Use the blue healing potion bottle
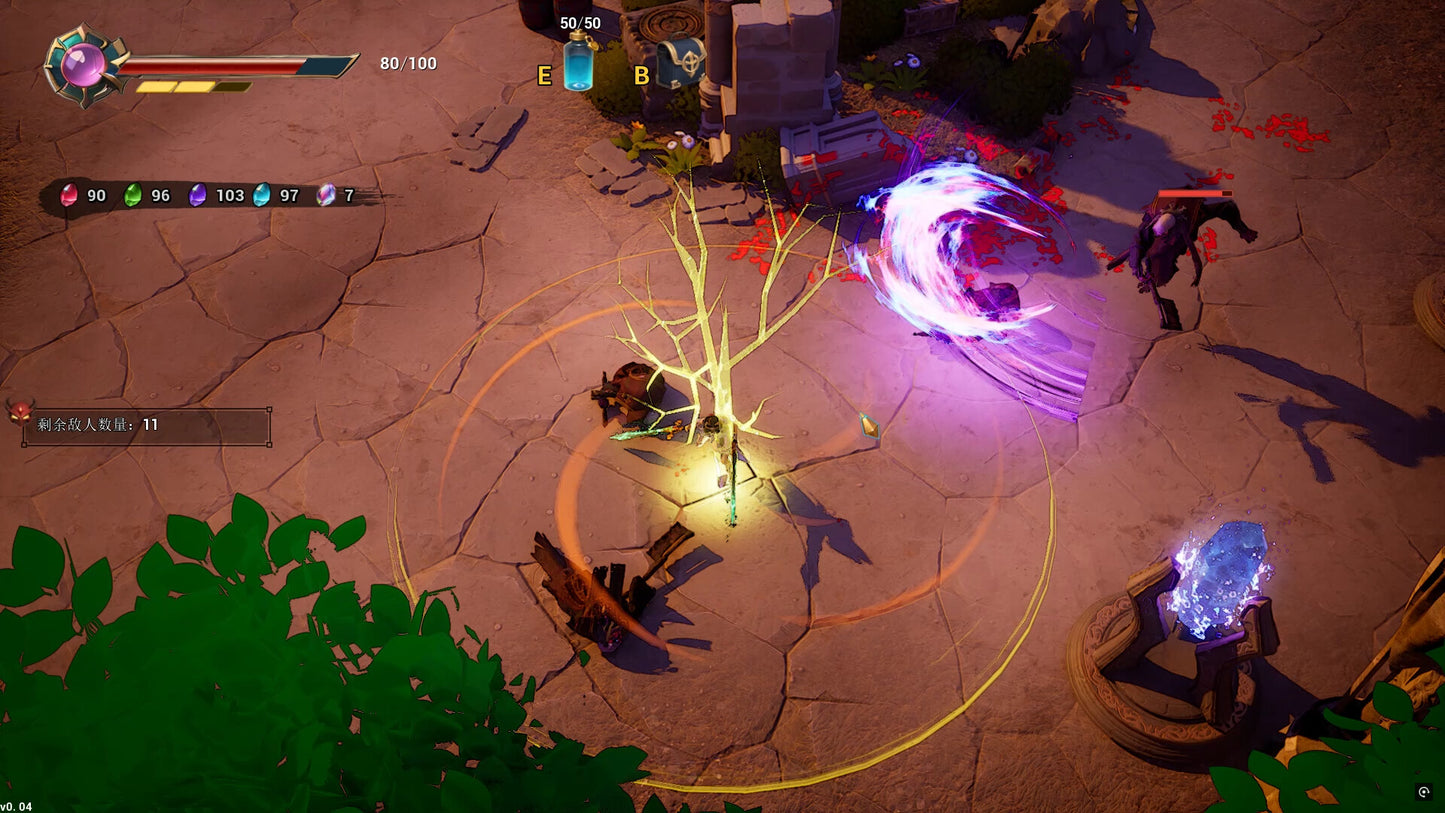Image resolution: width=1445 pixels, height=813 pixels. tap(579, 63)
